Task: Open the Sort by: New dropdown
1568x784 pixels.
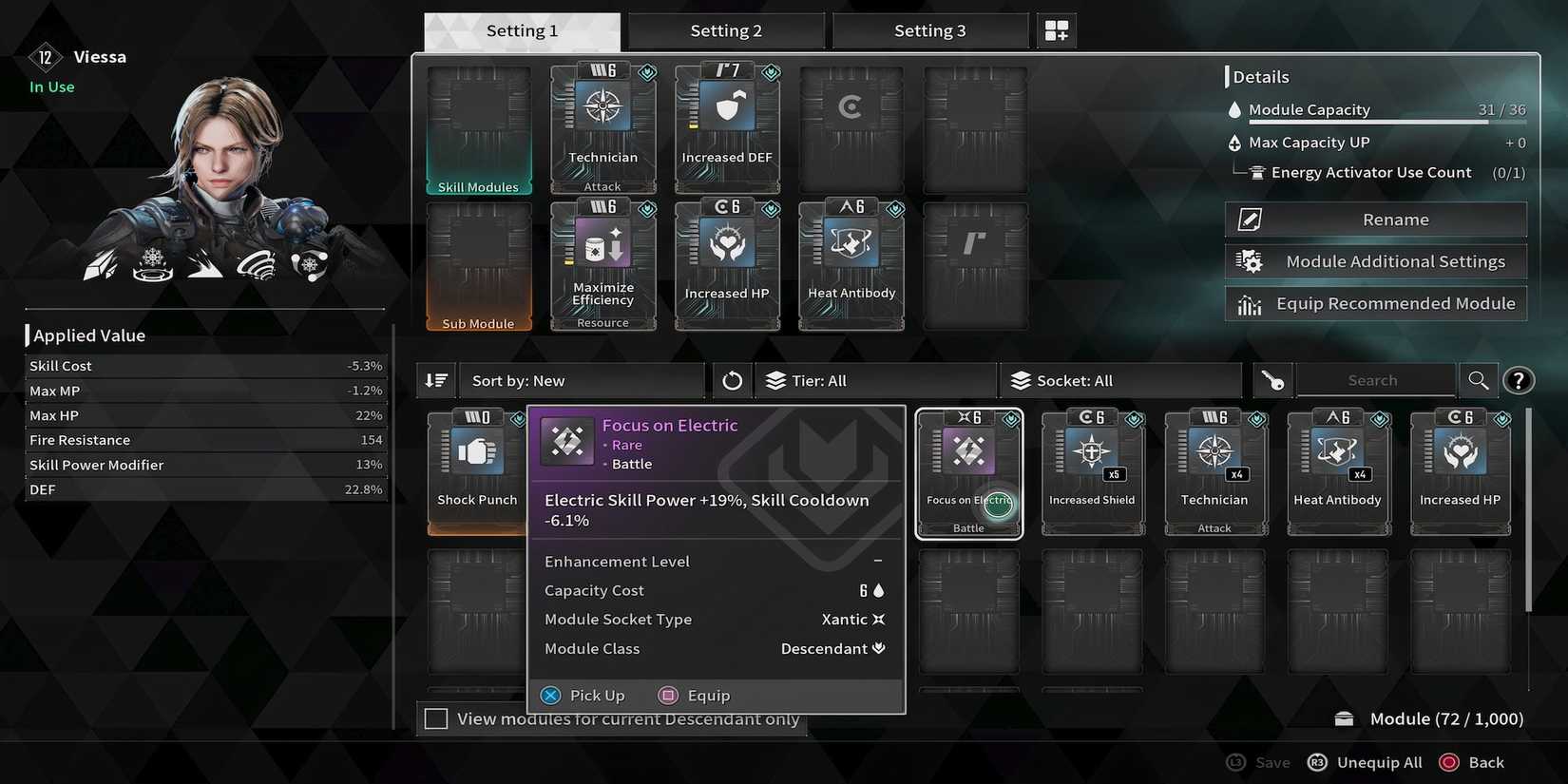Action: click(580, 380)
